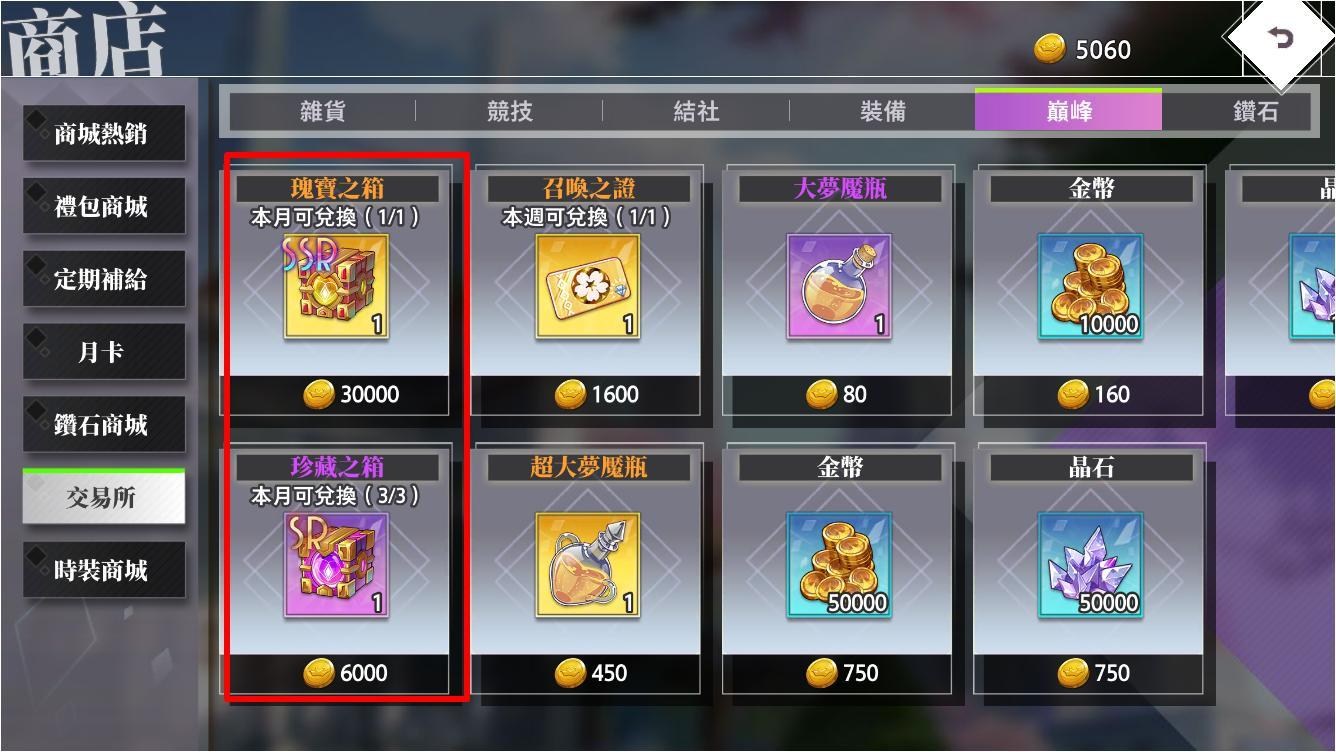Image resolution: width=1336 pixels, height=752 pixels.
Task: Click the coin icon beside the 5060 balance
Action: [1049, 47]
